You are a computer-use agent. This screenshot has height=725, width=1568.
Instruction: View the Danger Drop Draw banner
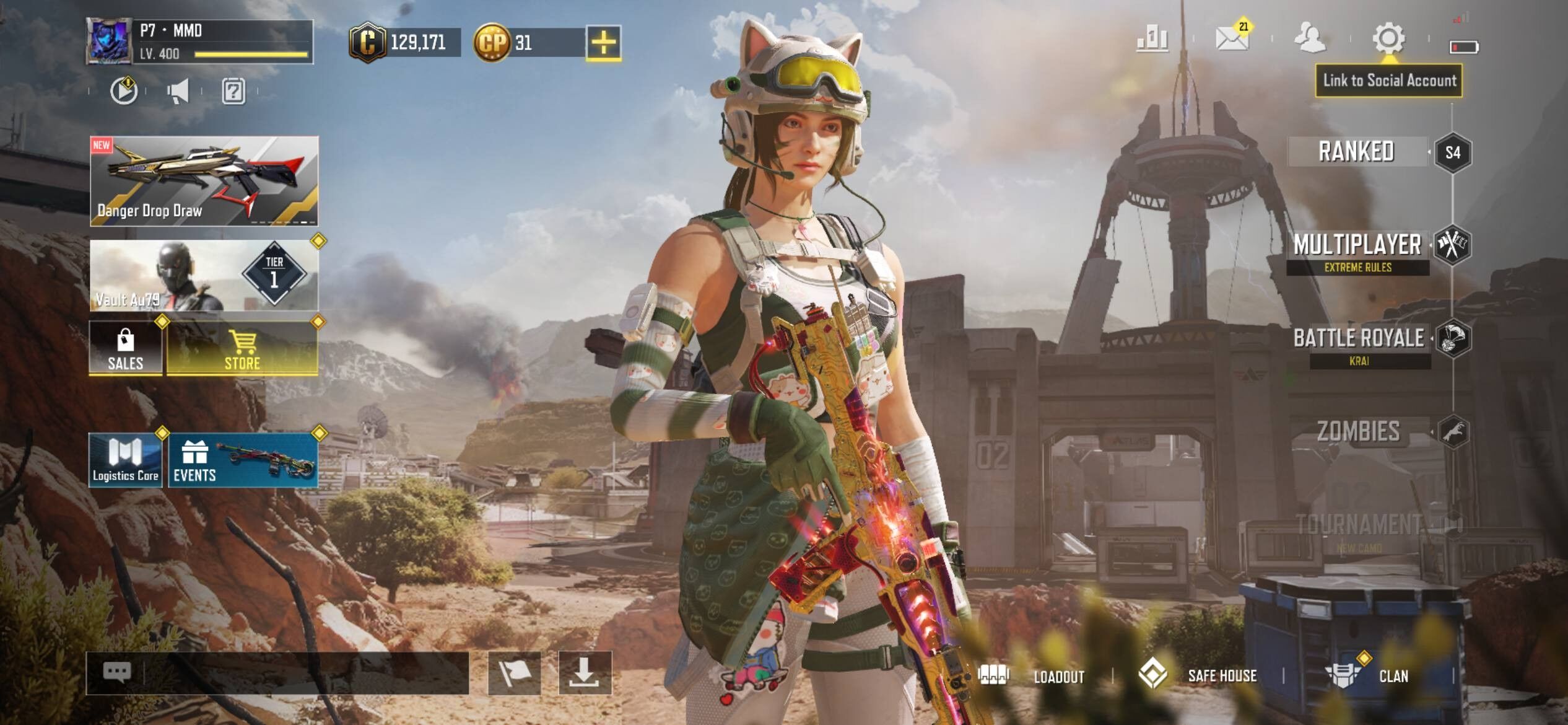click(x=204, y=181)
